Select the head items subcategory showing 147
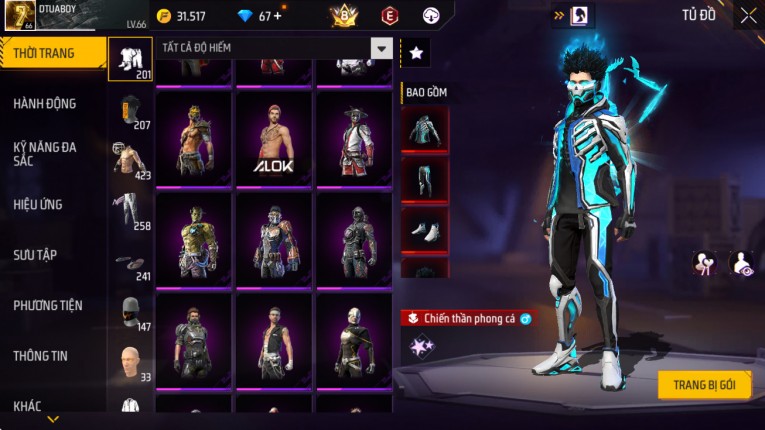This screenshot has height=430, width=765. pos(130,312)
